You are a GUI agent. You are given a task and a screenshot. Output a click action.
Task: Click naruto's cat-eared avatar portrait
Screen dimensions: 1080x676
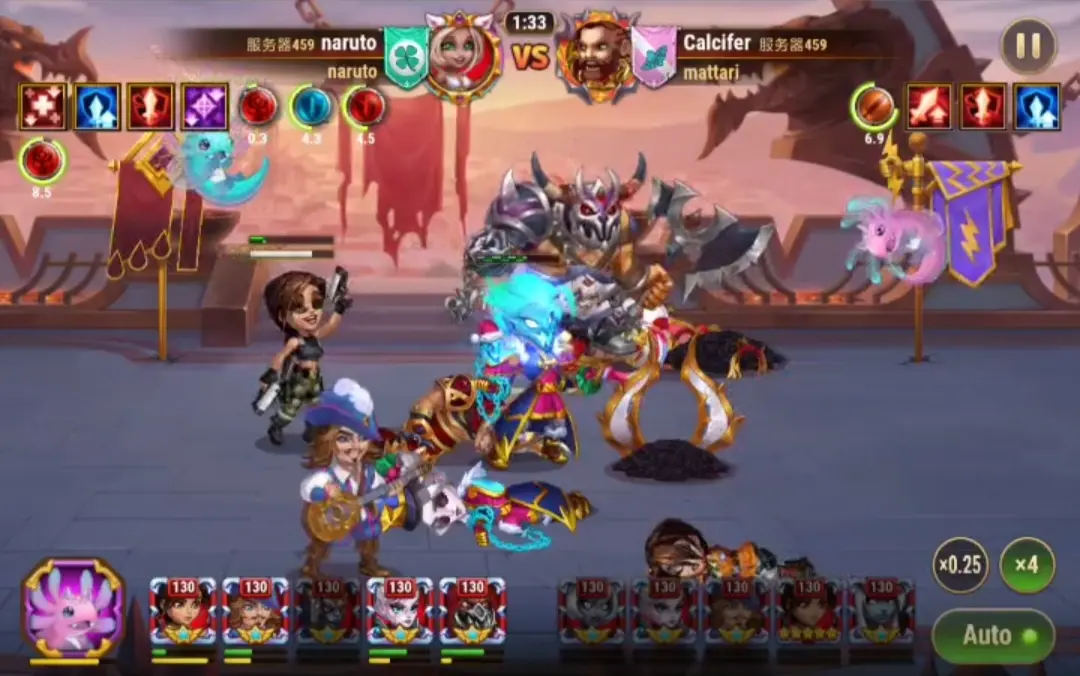[464, 56]
